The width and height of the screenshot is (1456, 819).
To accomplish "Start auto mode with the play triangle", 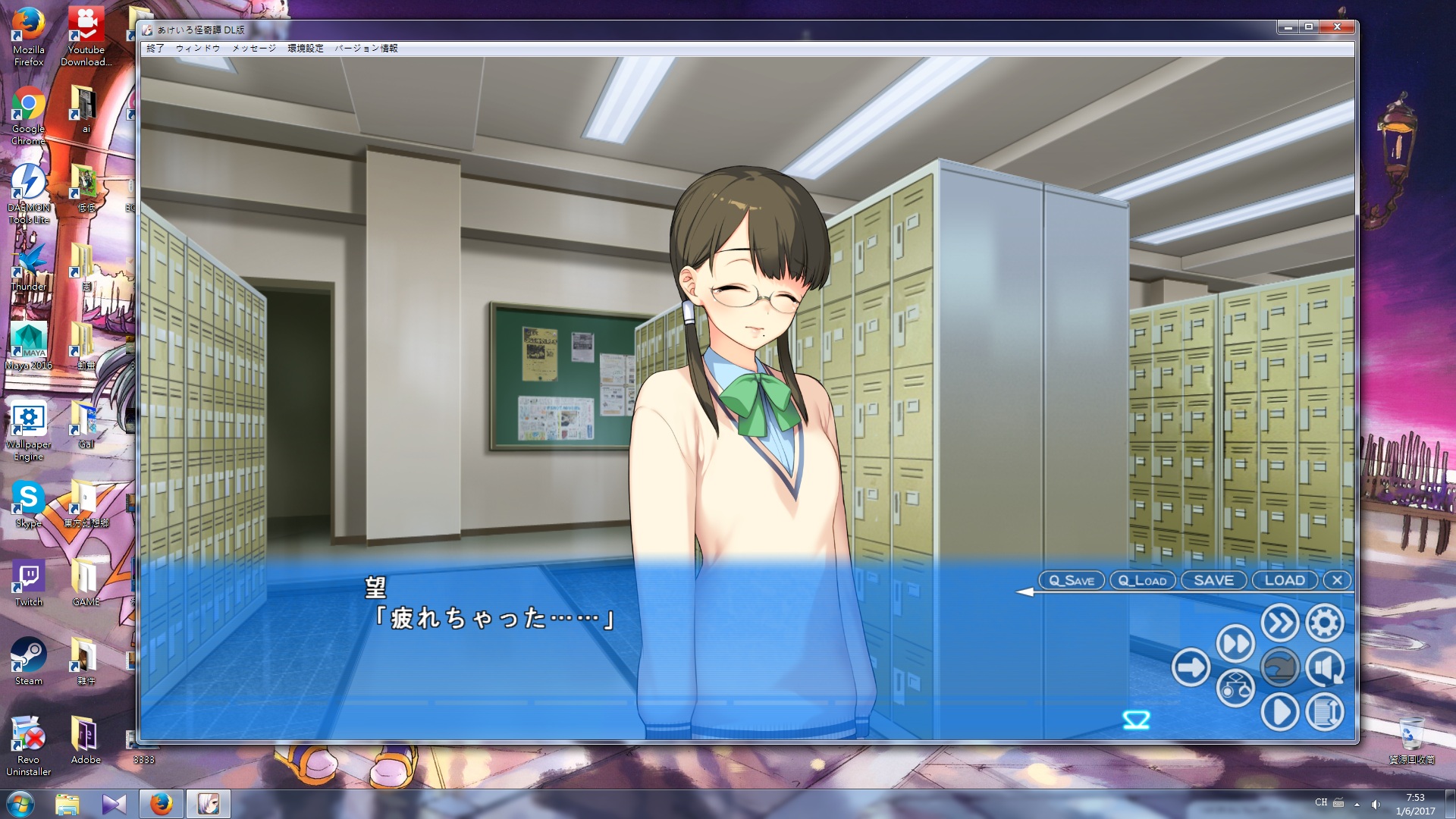I will pyautogui.click(x=1280, y=713).
